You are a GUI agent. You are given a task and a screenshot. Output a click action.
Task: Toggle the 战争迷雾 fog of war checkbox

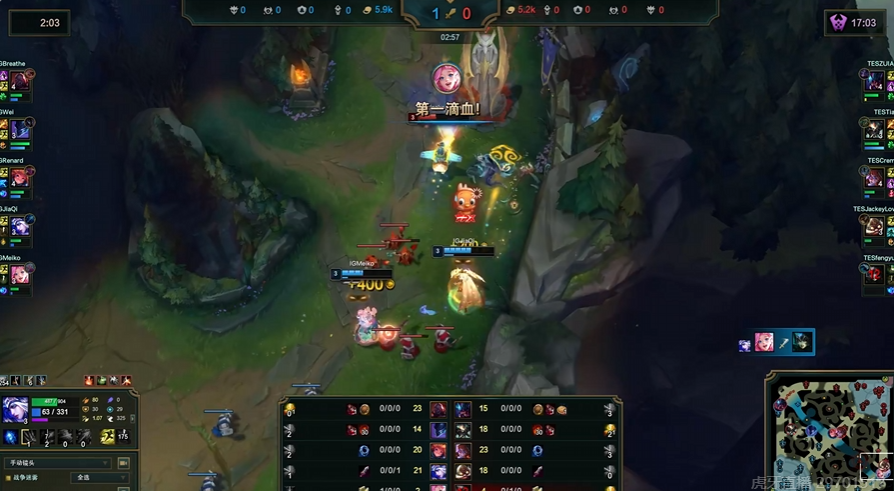tap(7, 478)
